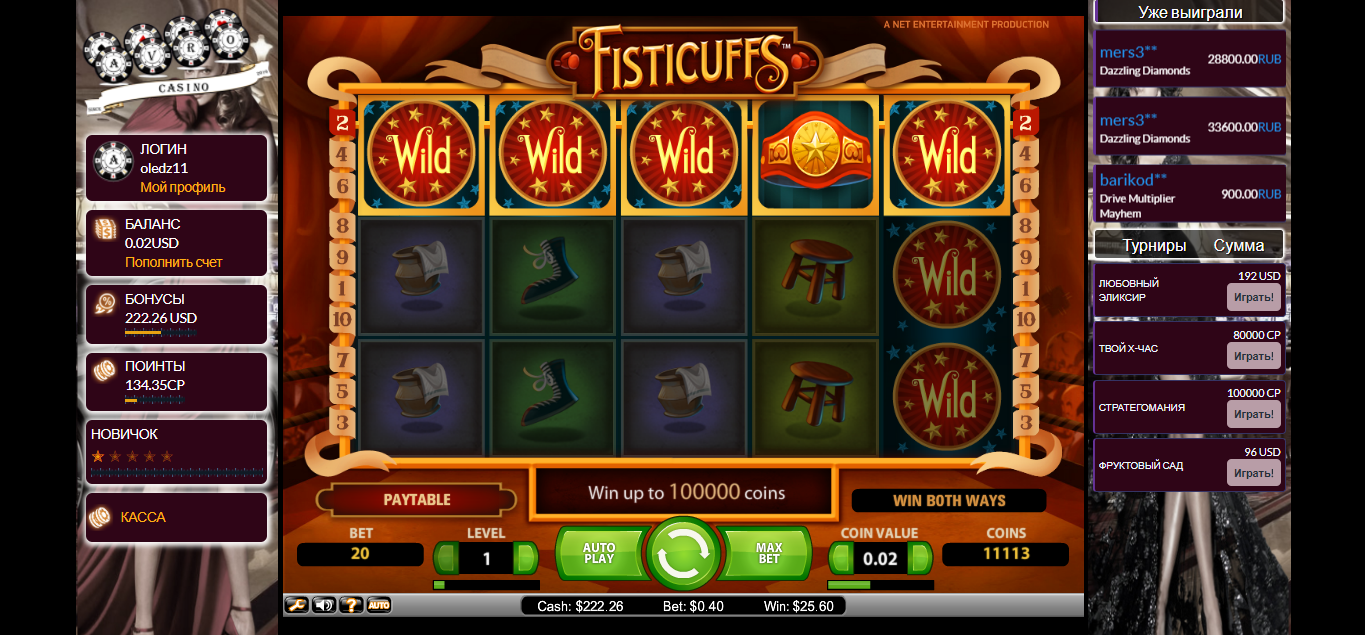Open help with the question mark icon
The height and width of the screenshot is (635, 1365).
coord(351,605)
